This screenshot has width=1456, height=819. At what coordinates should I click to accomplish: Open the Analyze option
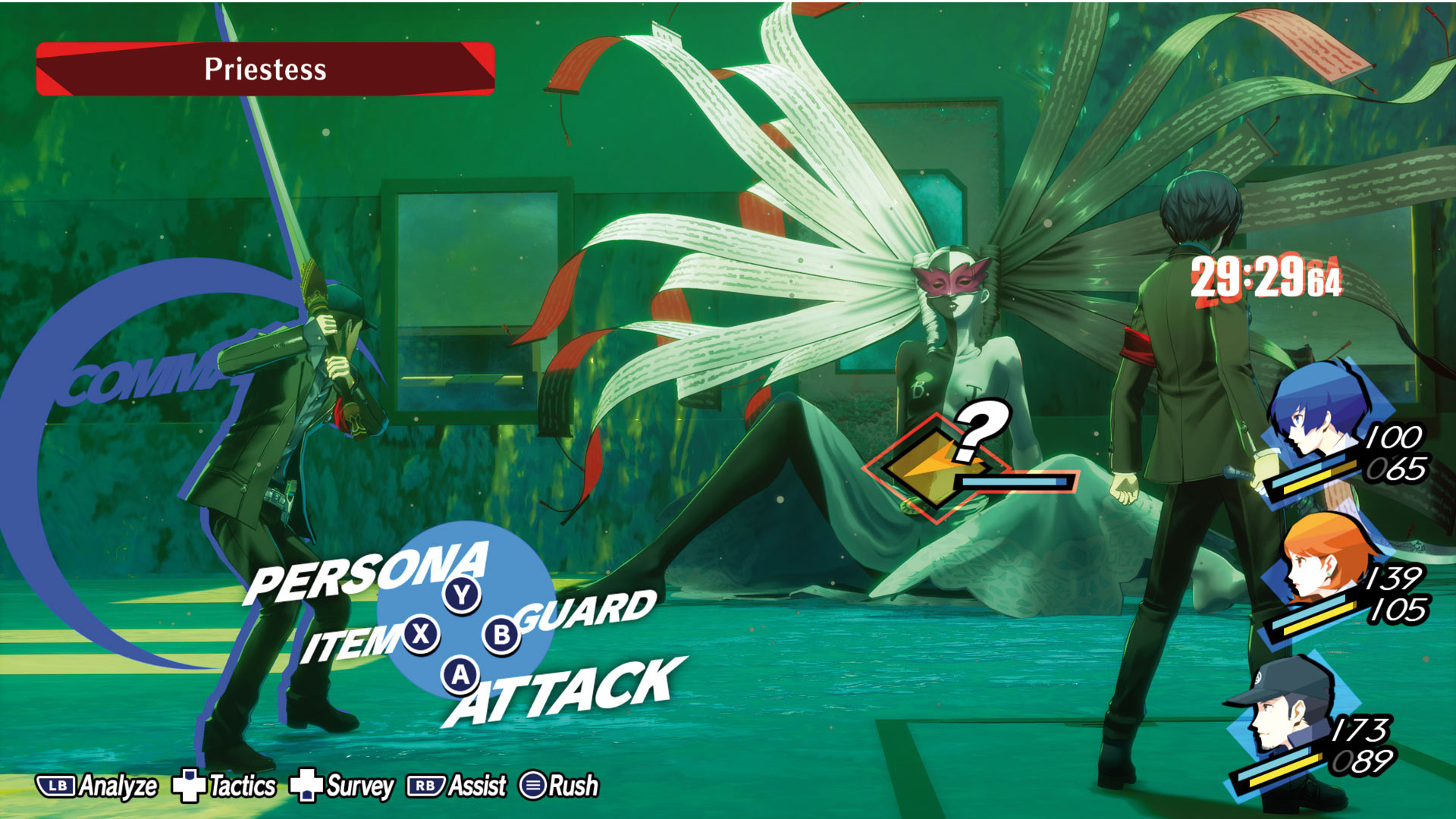97,786
